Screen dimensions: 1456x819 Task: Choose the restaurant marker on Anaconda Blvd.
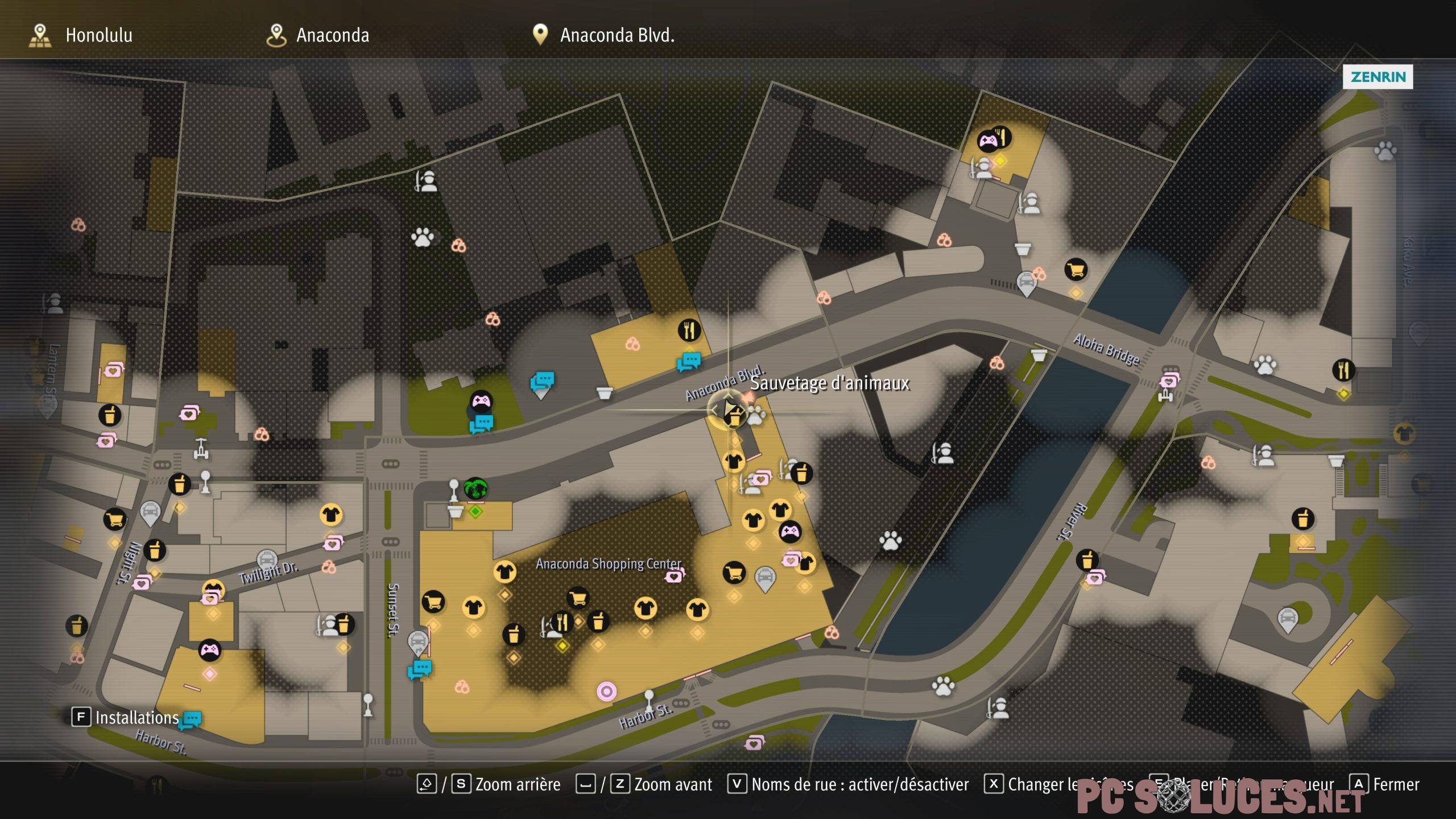coord(689,330)
